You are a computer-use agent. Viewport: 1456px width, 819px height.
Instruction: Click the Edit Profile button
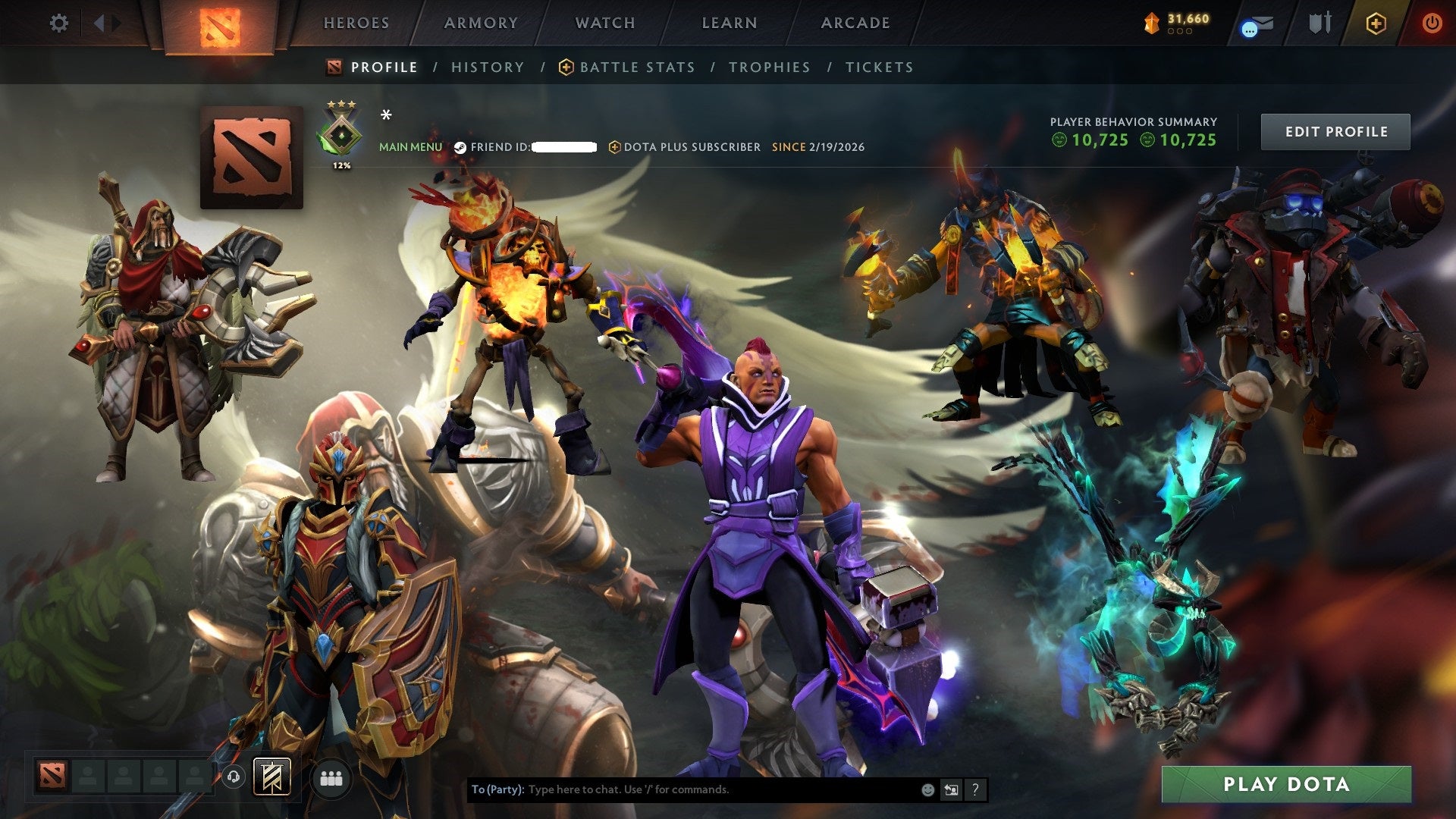pos(1335,131)
